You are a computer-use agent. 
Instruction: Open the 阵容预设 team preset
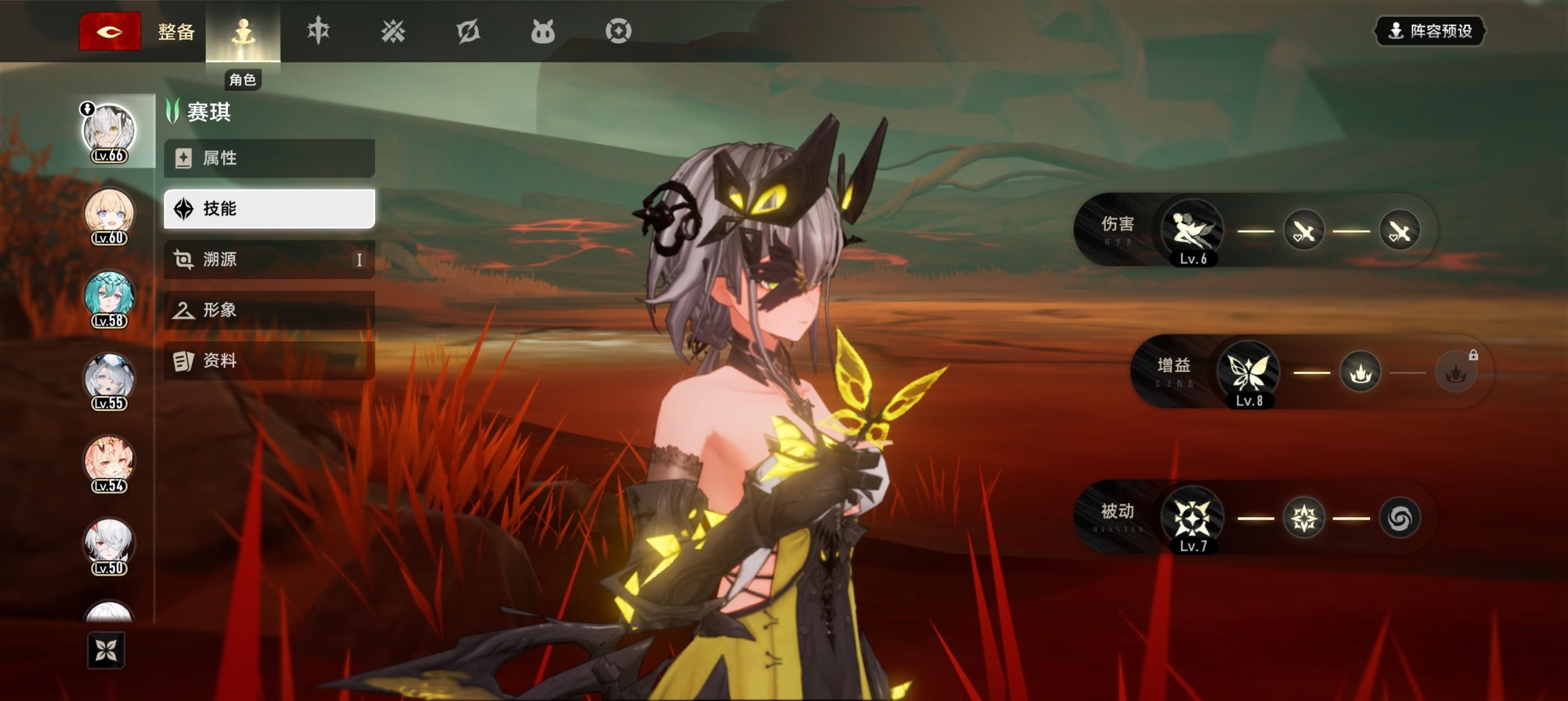1430,31
